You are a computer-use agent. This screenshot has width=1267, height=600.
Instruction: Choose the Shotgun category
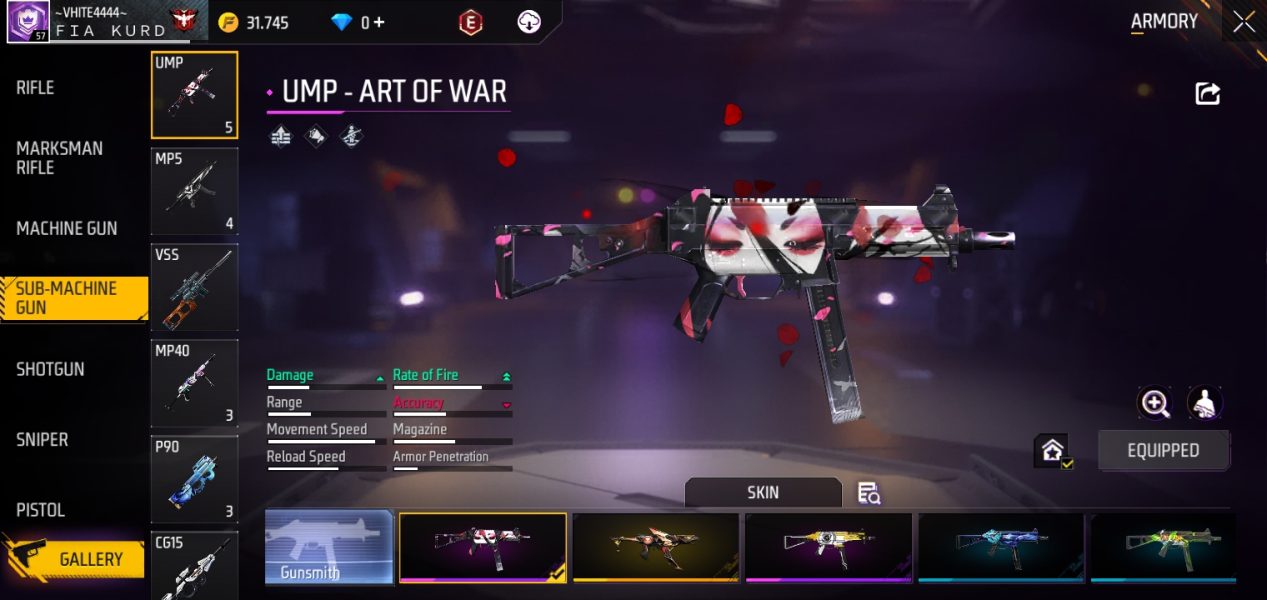[50, 369]
